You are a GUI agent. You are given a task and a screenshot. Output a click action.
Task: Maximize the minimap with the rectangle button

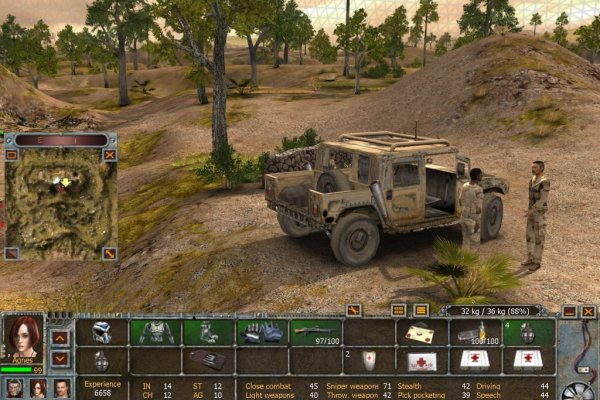(11, 155)
